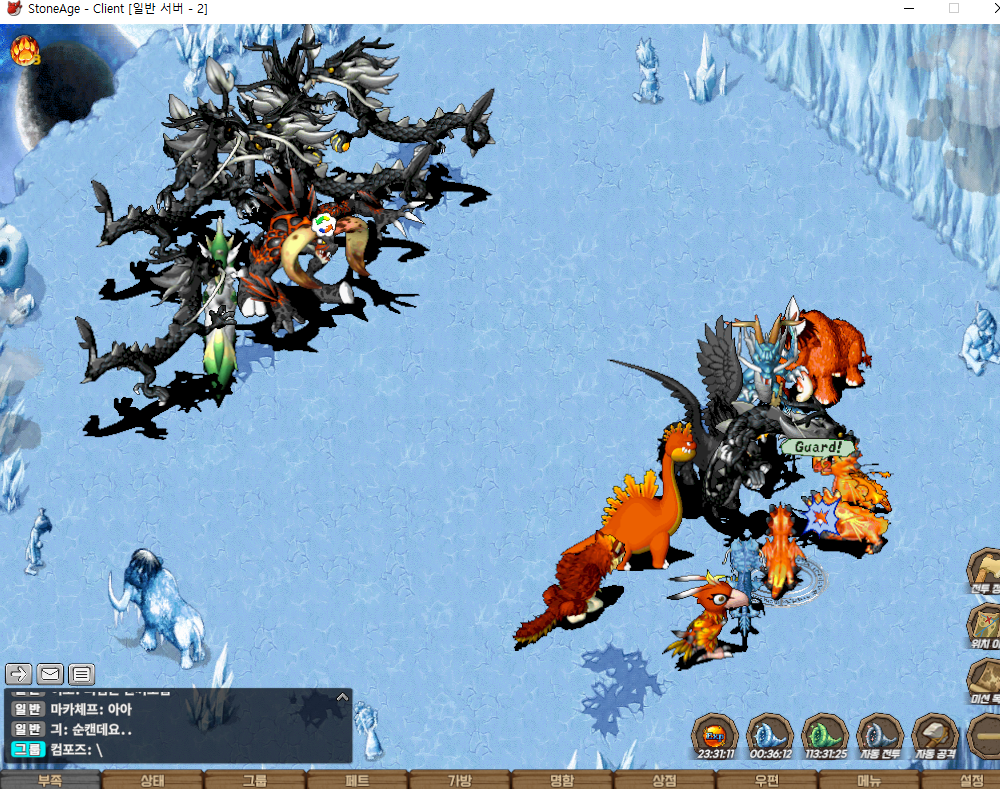Open the 부족 (tribe) tab
Viewport: 1000px width, 789px height.
click(x=50, y=780)
